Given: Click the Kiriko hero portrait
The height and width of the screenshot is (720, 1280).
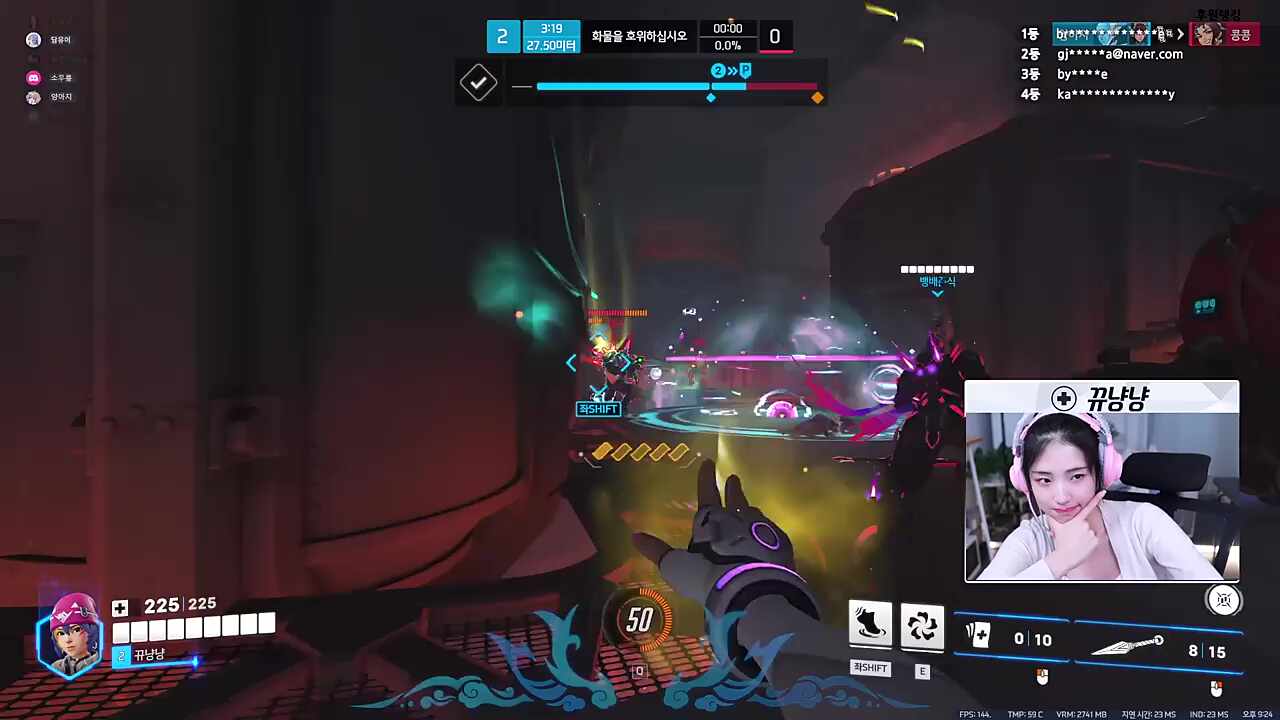Looking at the screenshot, I should 70,633.
